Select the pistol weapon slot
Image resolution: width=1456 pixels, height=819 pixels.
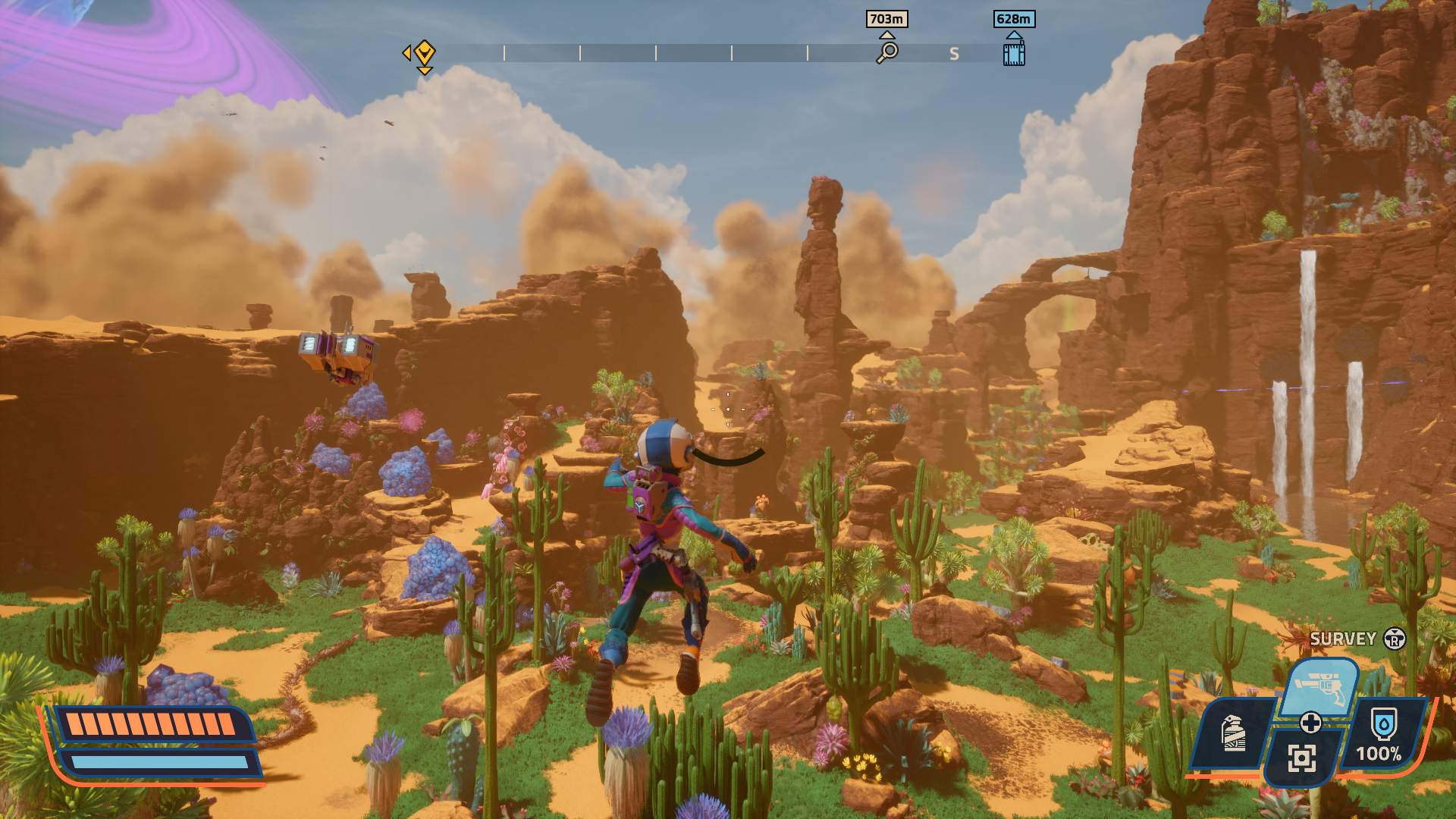[x=1320, y=686]
